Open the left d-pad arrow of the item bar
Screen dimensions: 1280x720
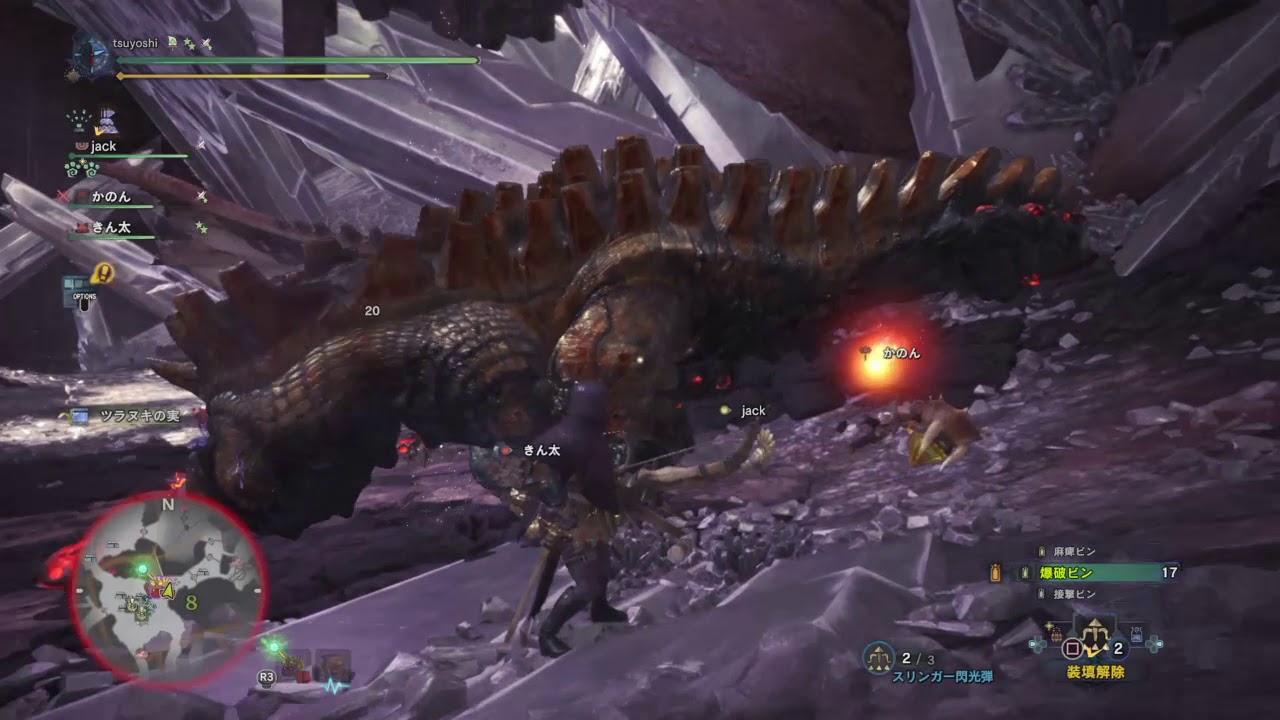[x=1039, y=643]
